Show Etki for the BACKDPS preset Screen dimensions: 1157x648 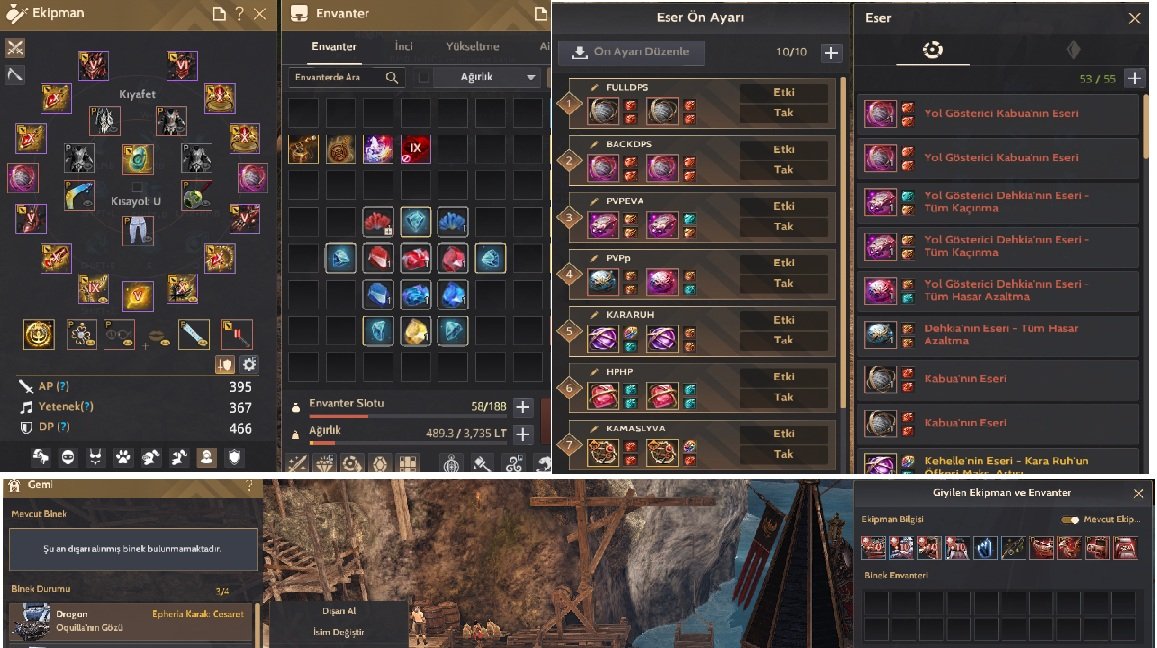click(784, 150)
